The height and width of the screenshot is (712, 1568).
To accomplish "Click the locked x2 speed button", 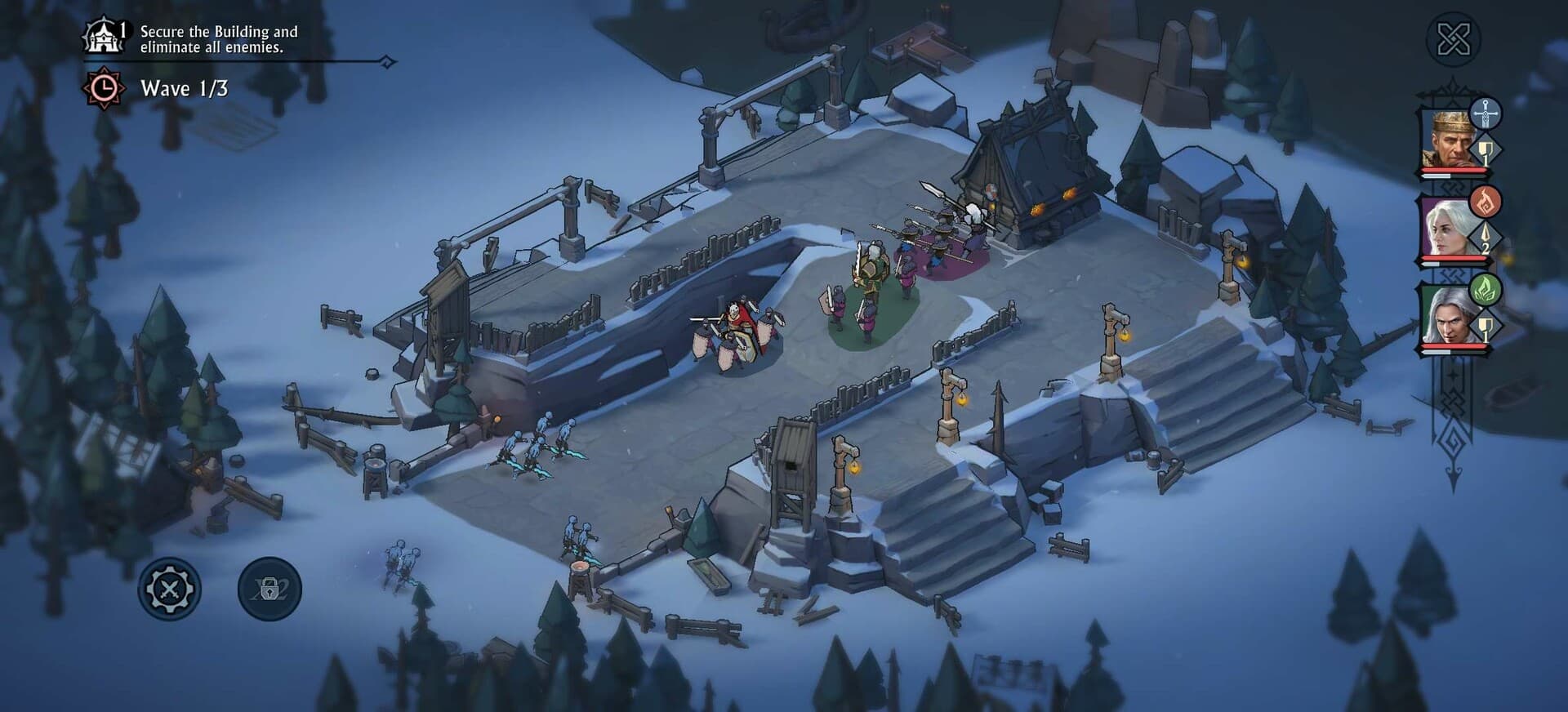I will tap(269, 589).
